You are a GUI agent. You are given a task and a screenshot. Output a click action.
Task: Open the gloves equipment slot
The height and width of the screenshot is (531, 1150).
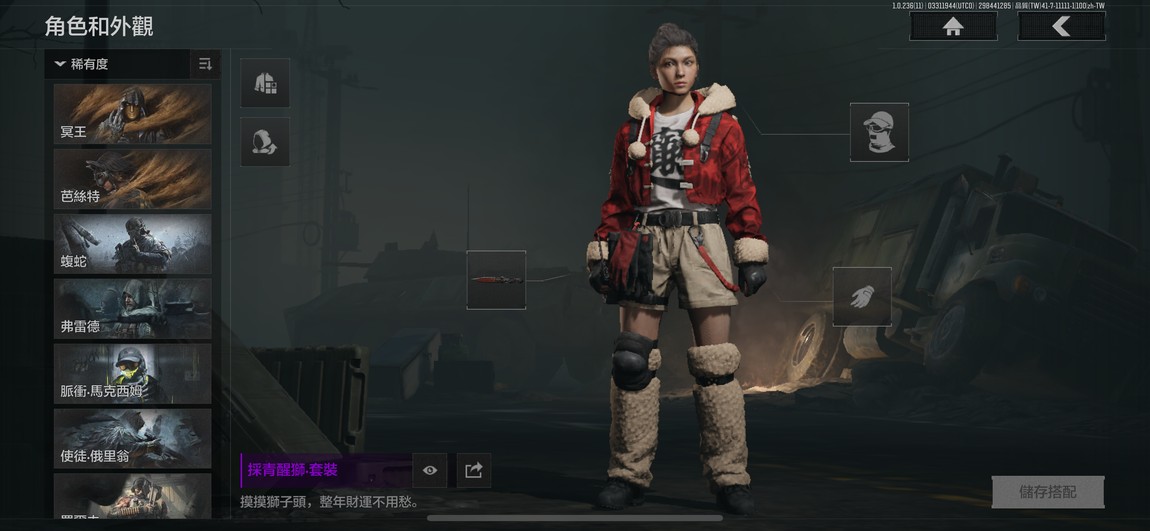[x=862, y=297]
